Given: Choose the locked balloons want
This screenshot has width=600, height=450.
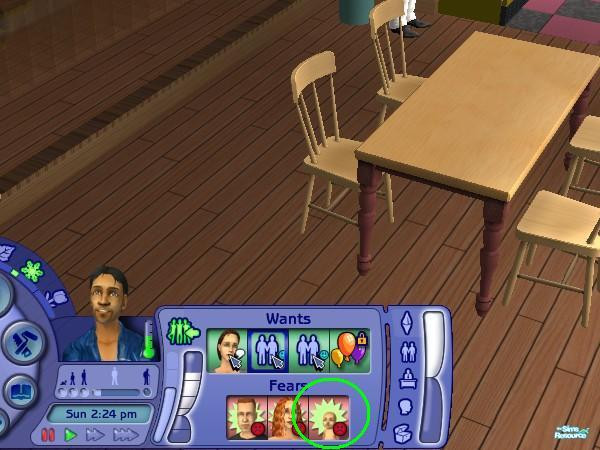Looking at the screenshot, I should (x=350, y=351).
